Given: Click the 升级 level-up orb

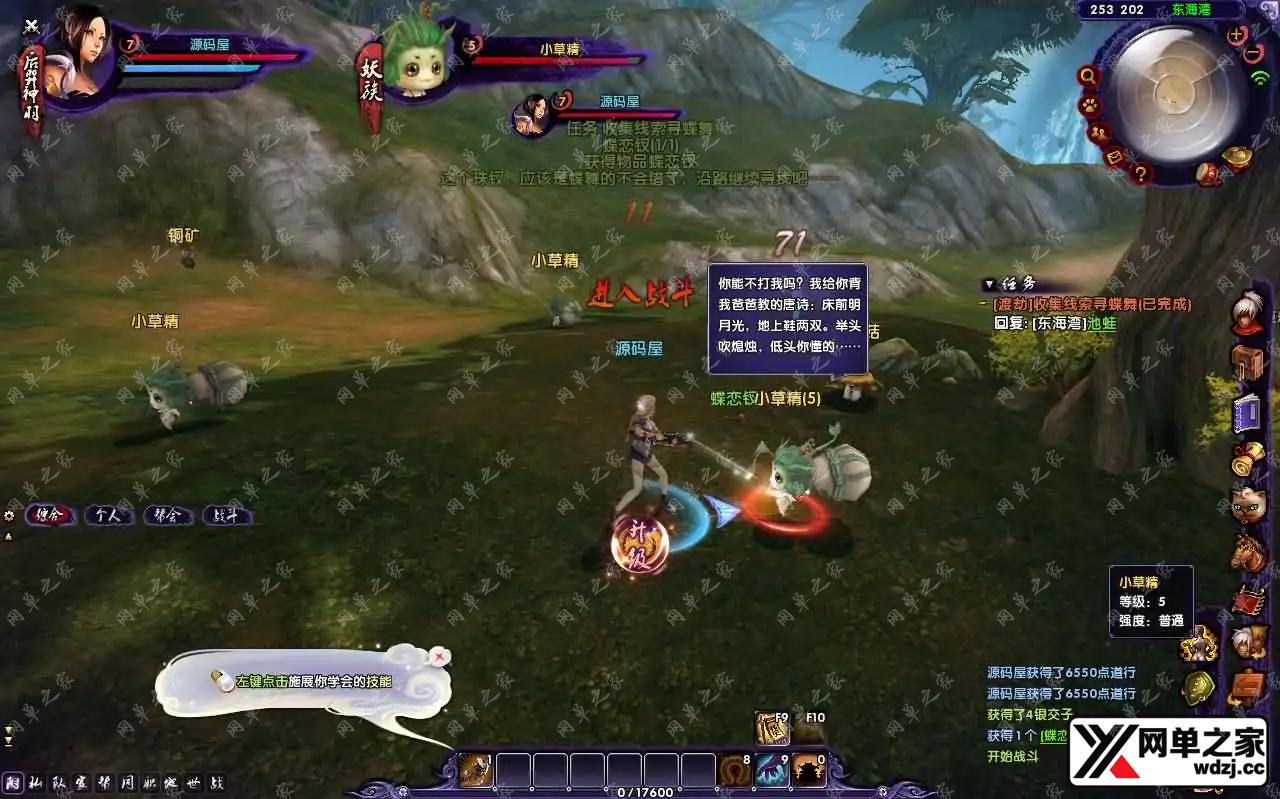Looking at the screenshot, I should click(639, 545).
